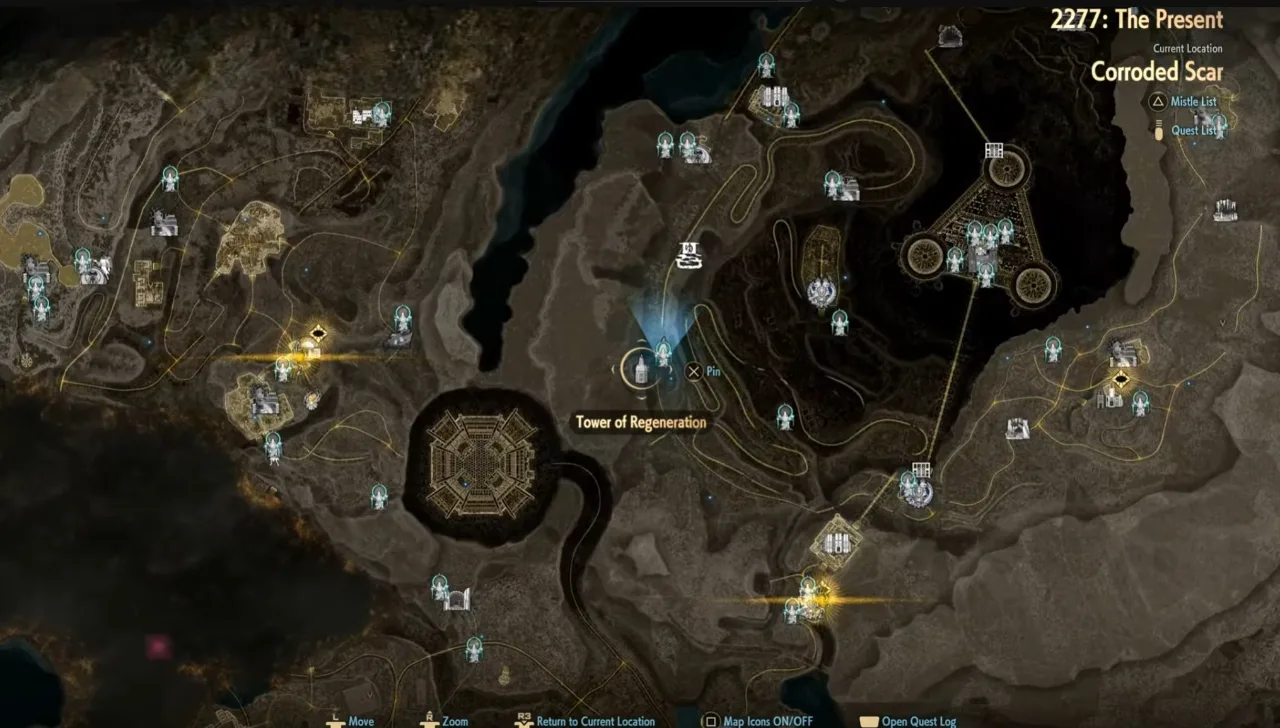
Task: Select the western yellow diamond quest marker
Action: click(x=319, y=333)
